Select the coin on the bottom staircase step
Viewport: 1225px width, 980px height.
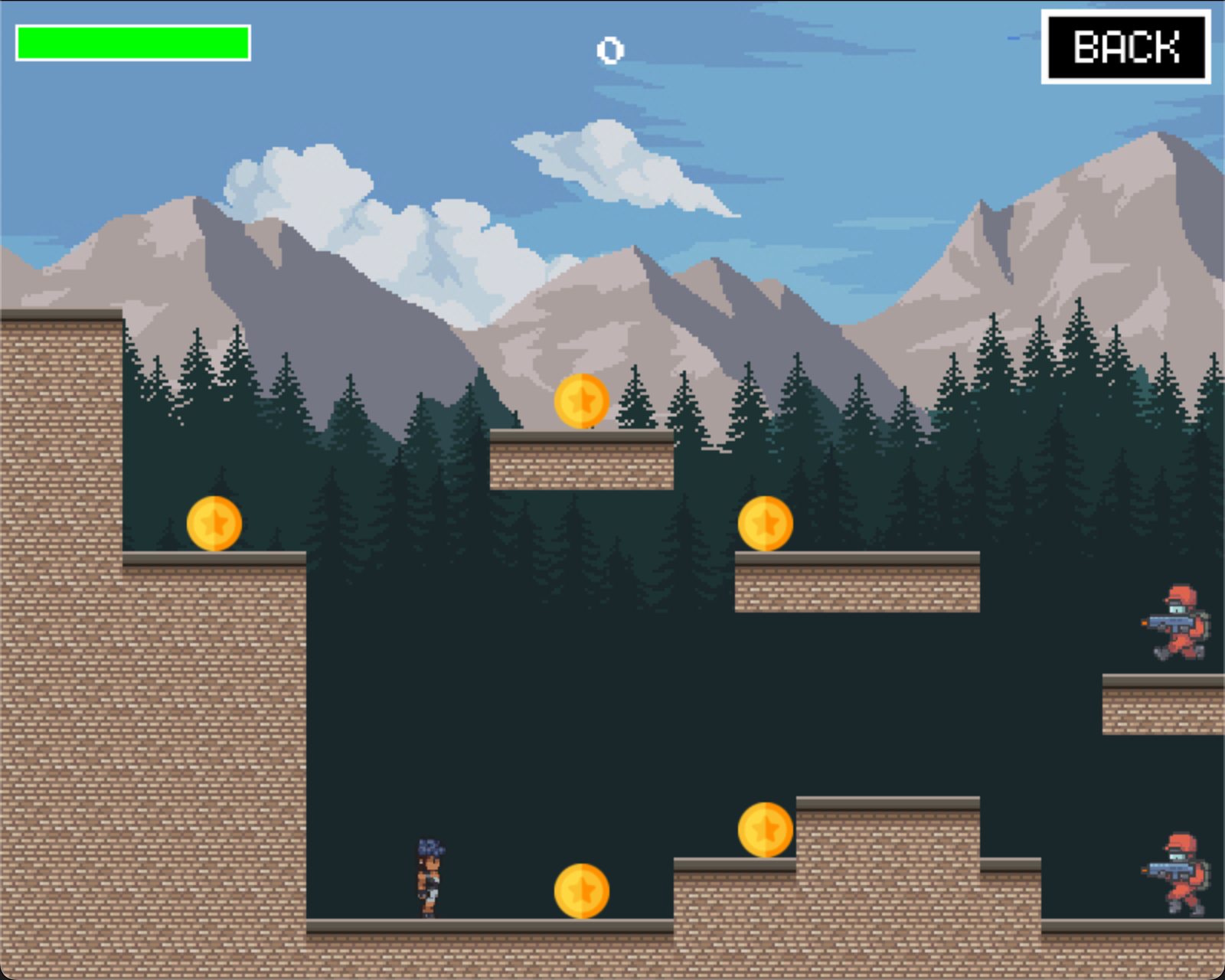[763, 828]
